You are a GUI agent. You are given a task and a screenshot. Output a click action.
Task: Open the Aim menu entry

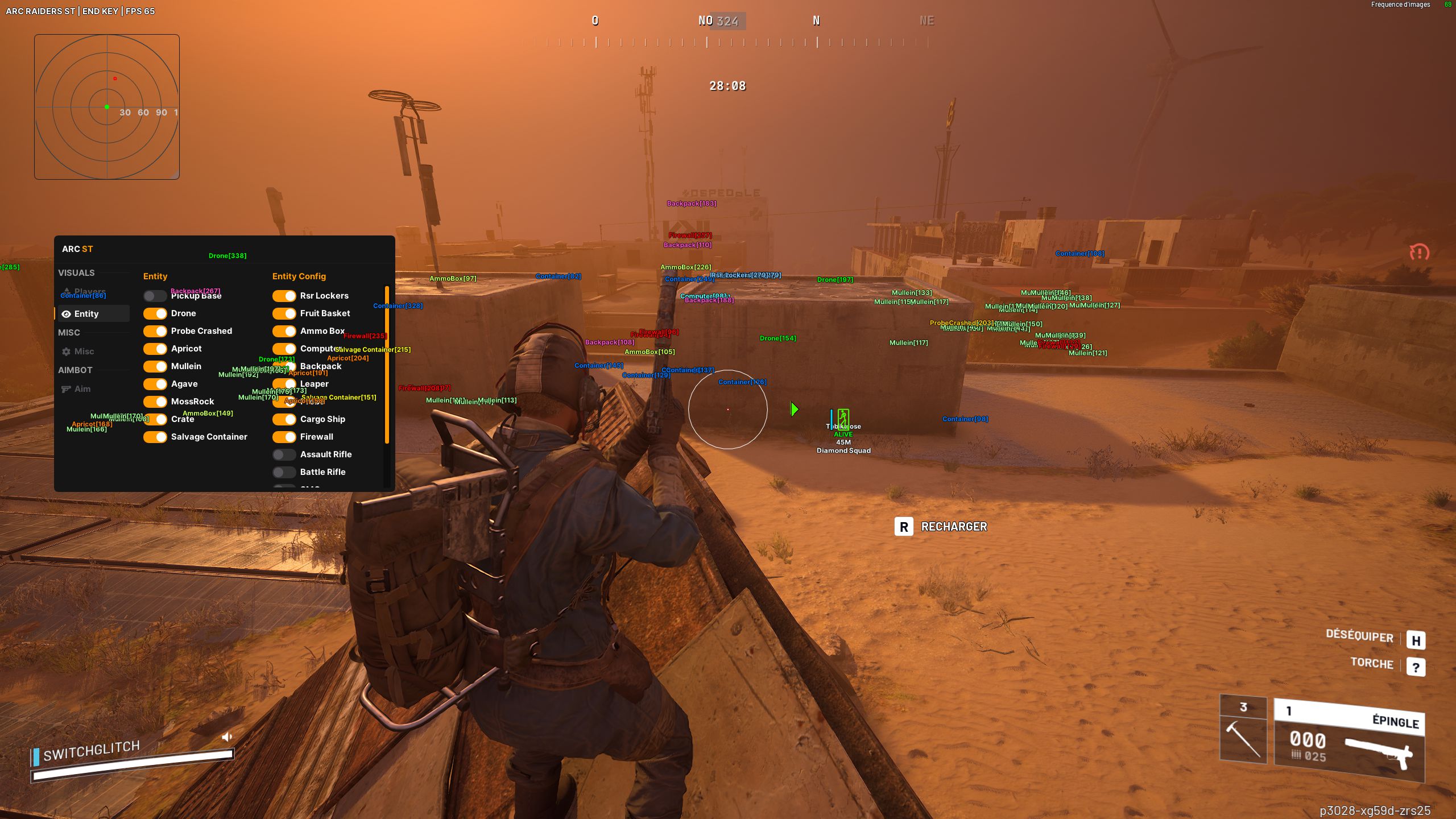click(x=84, y=388)
